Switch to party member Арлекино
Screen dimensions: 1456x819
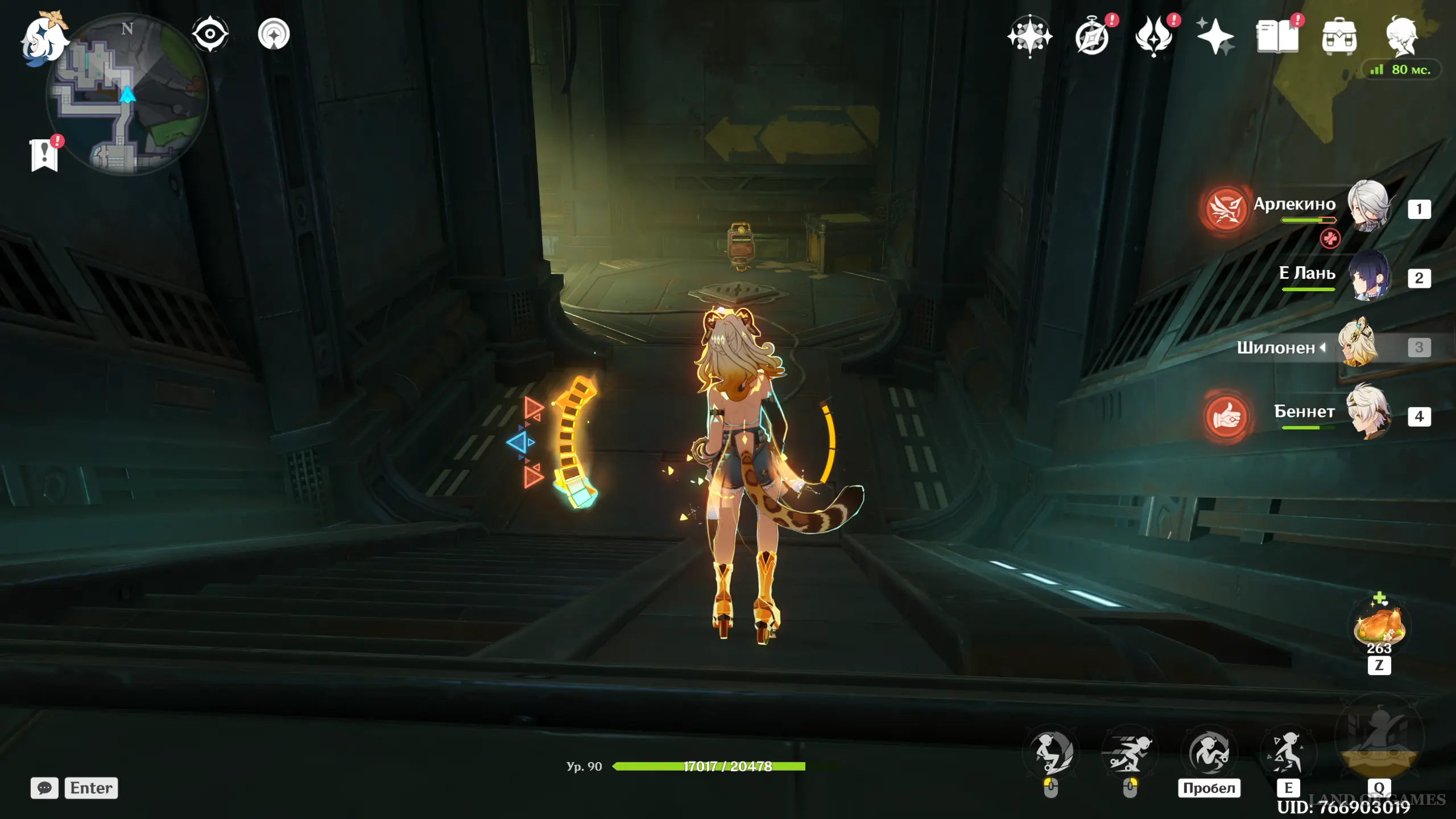[x=1367, y=207]
